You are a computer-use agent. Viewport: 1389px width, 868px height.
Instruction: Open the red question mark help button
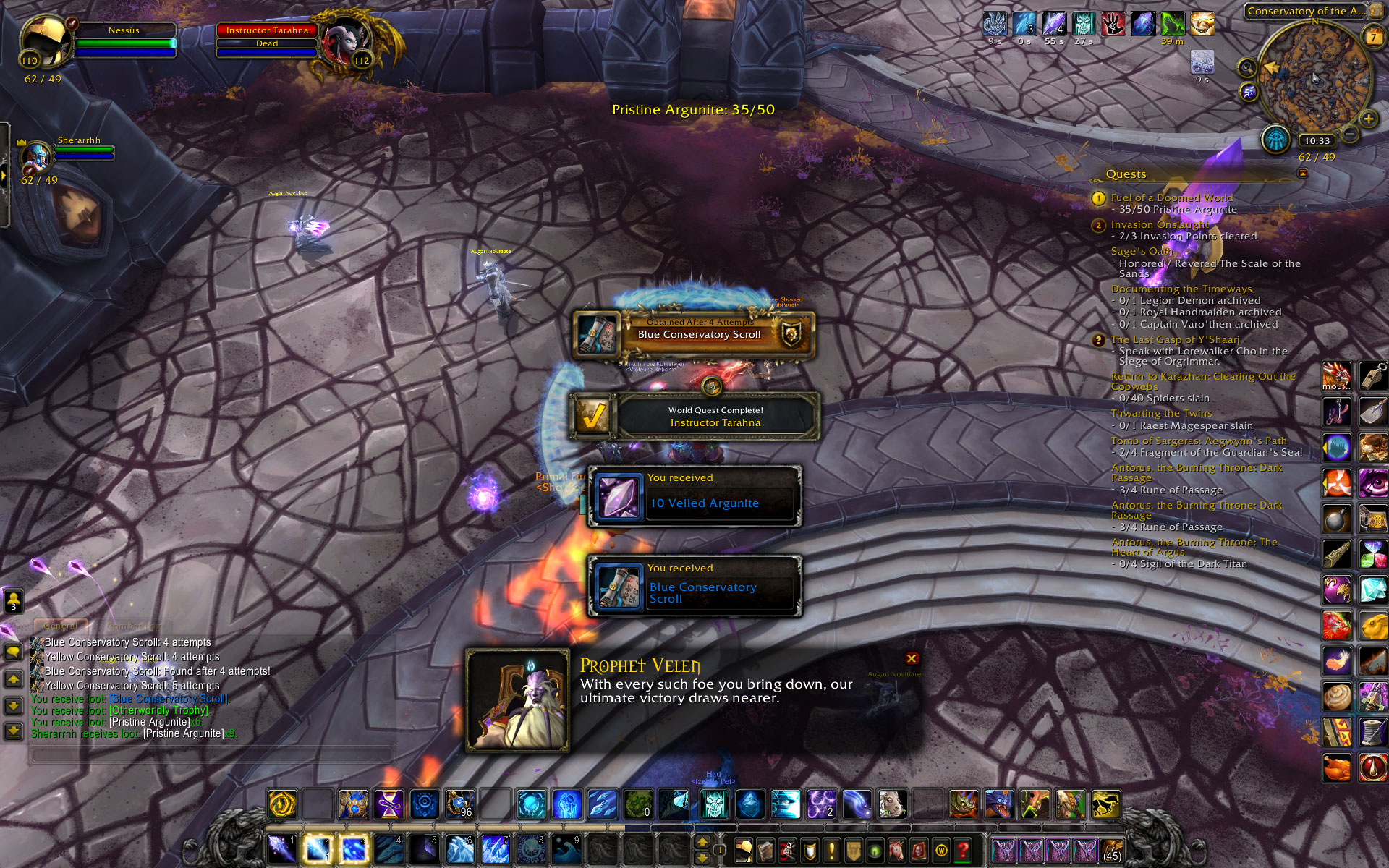point(963,850)
